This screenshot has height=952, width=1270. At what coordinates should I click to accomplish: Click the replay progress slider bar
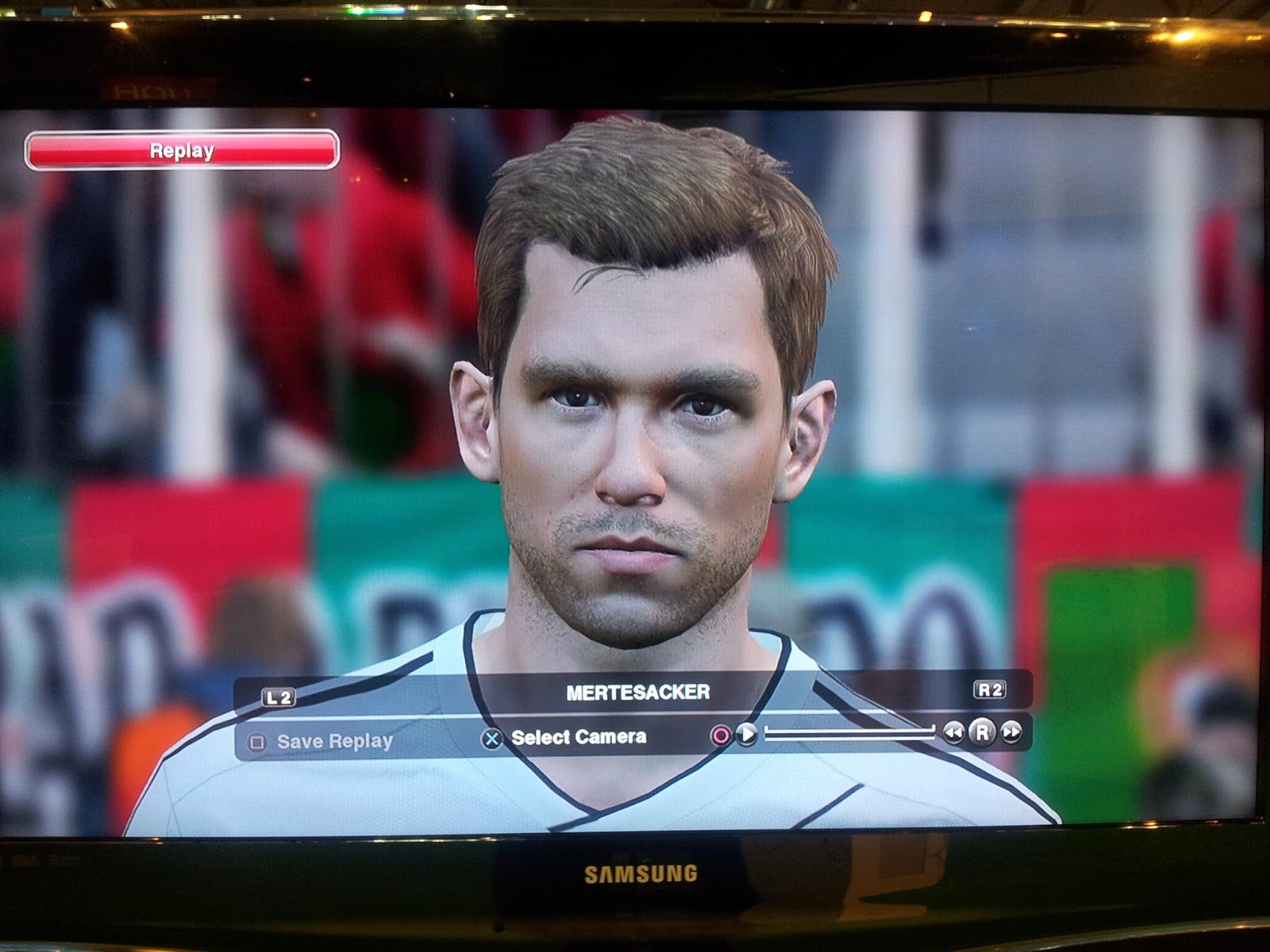[849, 734]
